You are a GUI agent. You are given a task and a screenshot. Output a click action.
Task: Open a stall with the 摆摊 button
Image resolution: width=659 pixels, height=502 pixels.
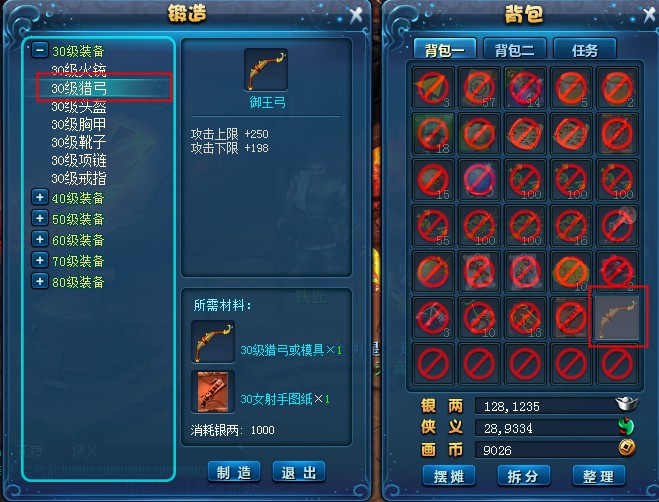coord(447,475)
